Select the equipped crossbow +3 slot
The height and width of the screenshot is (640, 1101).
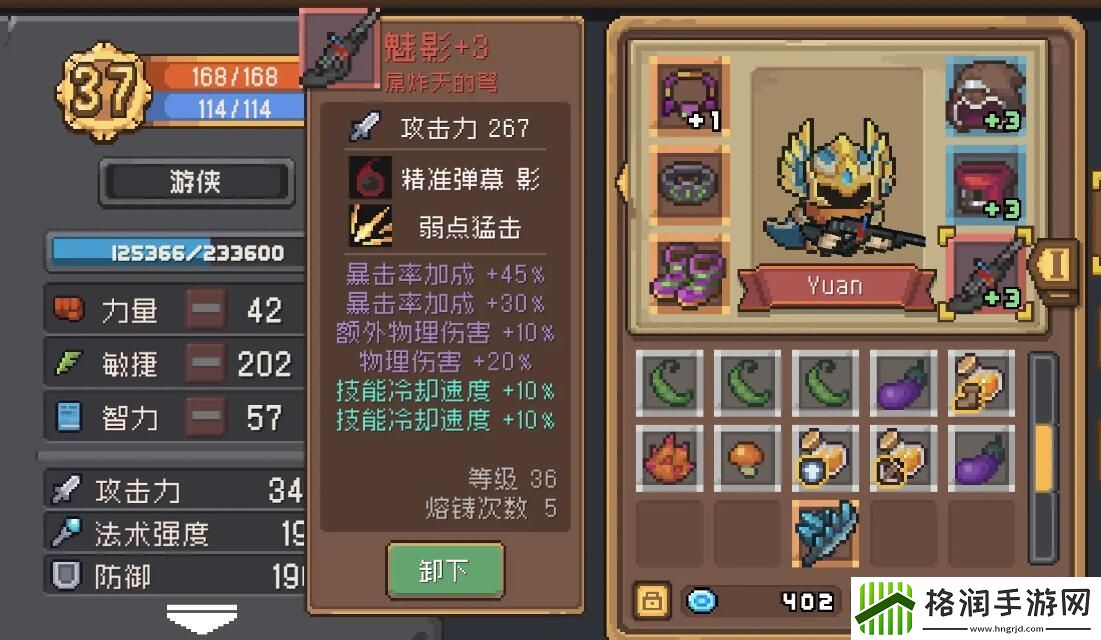[x=986, y=272]
